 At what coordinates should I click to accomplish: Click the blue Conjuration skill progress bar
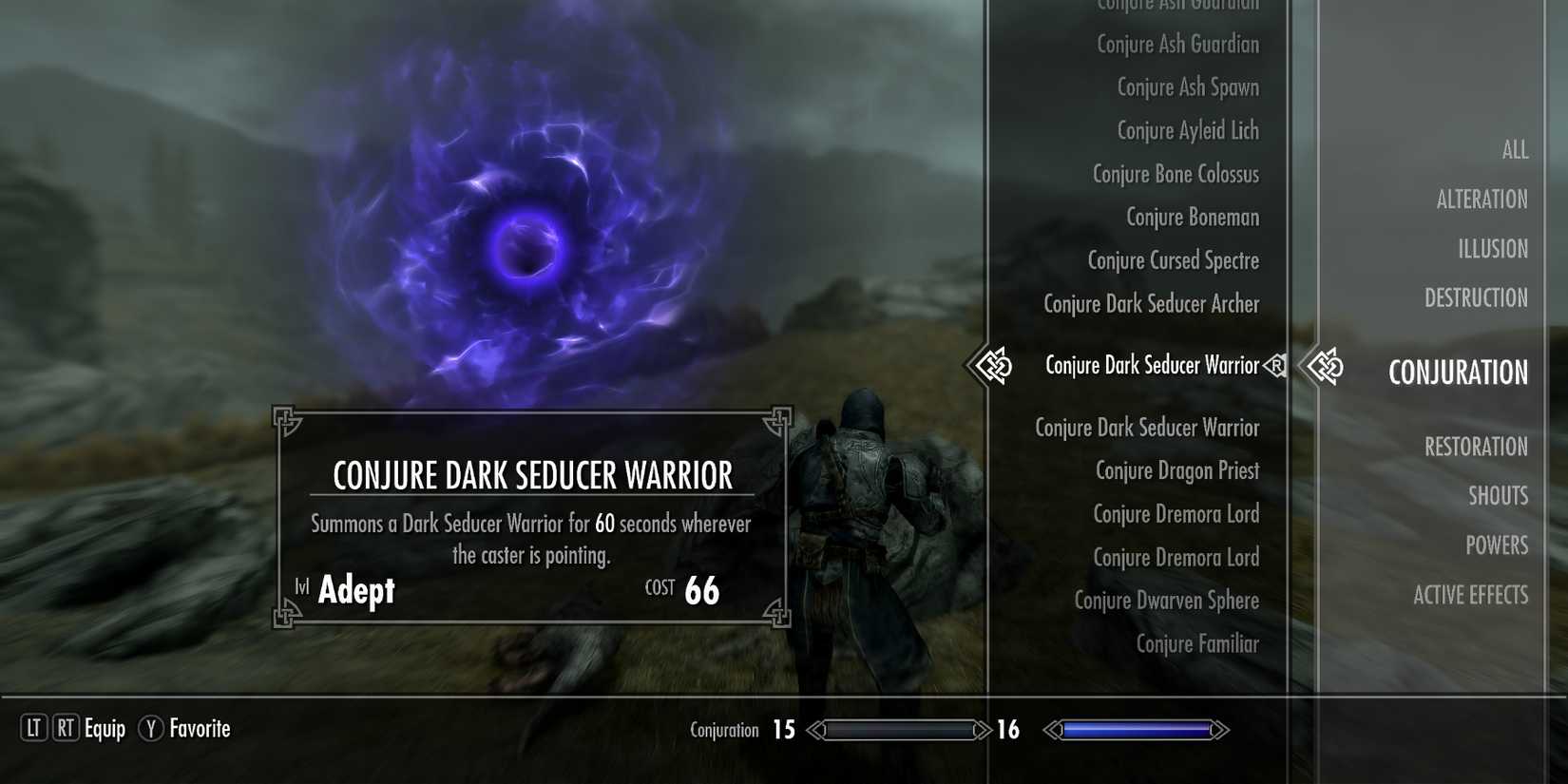coord(1138,730)
